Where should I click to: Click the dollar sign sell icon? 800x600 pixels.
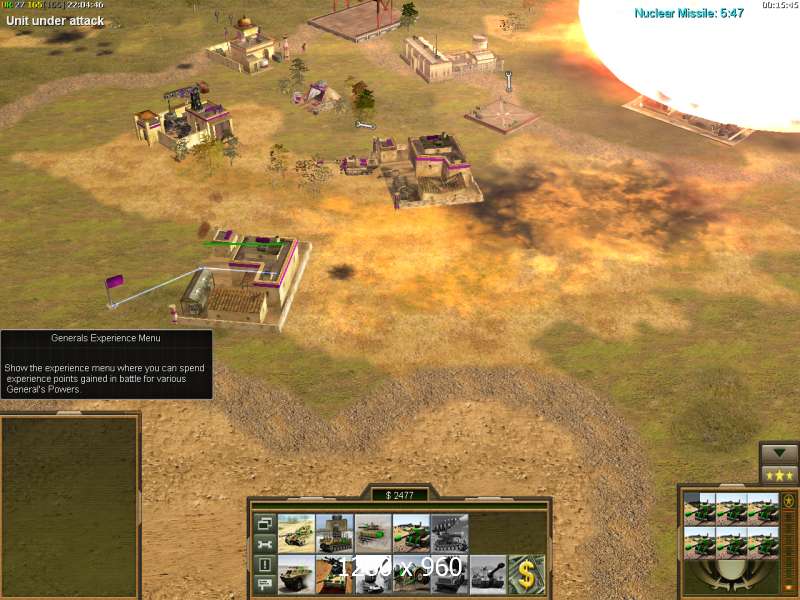click(527, 574)
